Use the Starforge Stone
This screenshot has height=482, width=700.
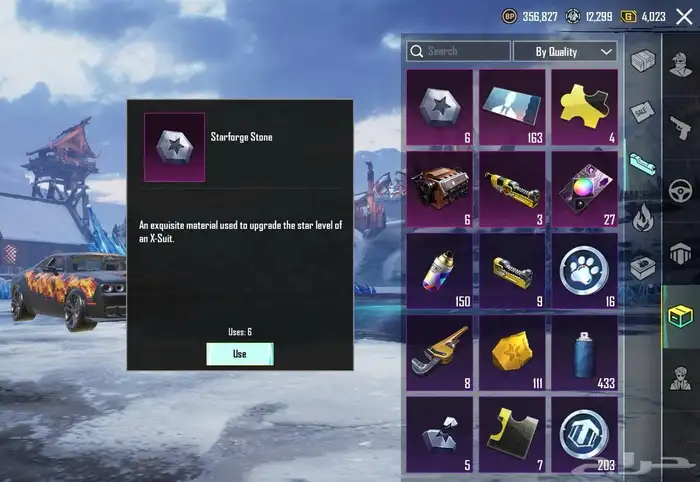239,354
